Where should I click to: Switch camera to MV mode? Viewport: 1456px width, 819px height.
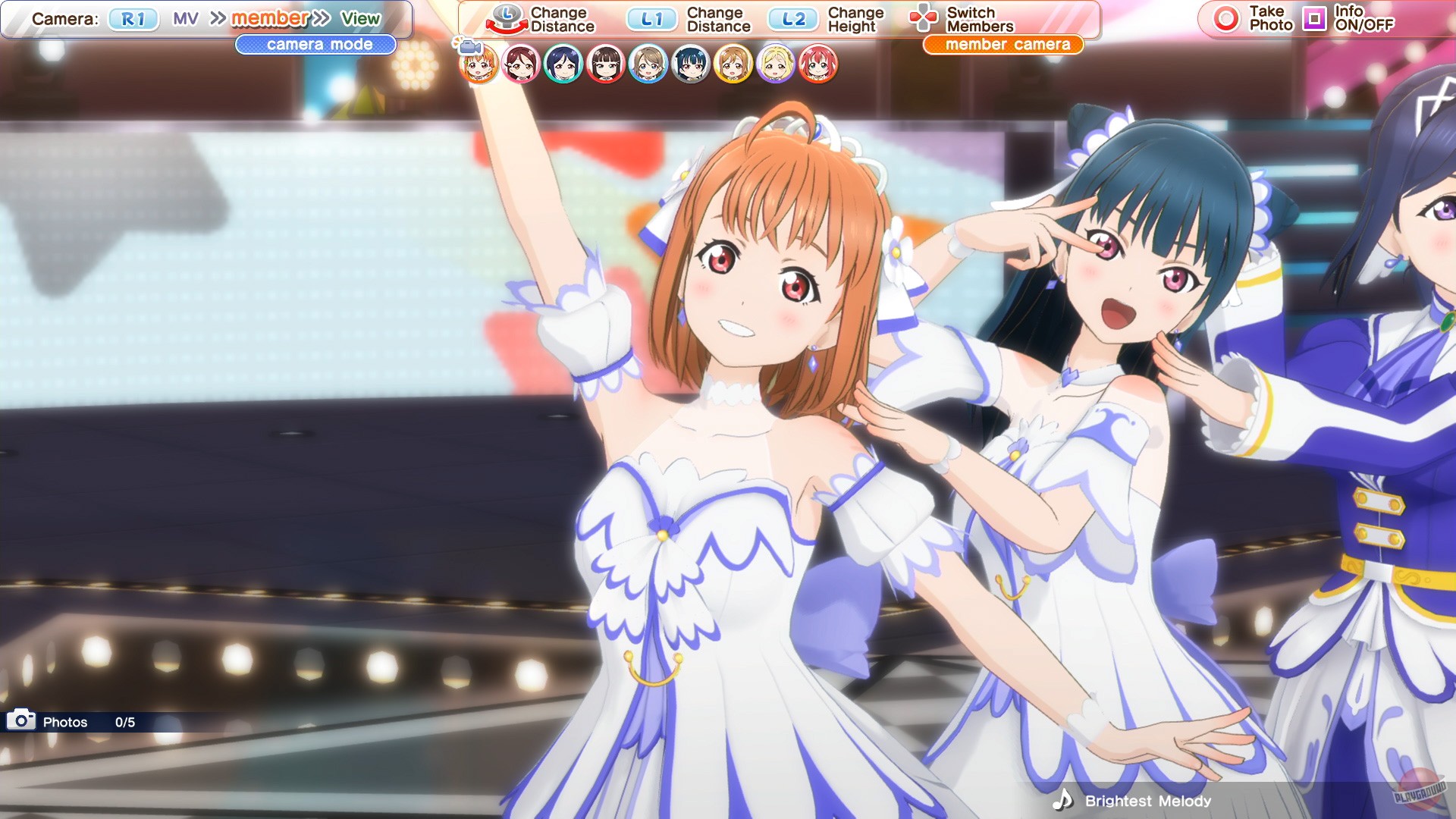(187, 17)
